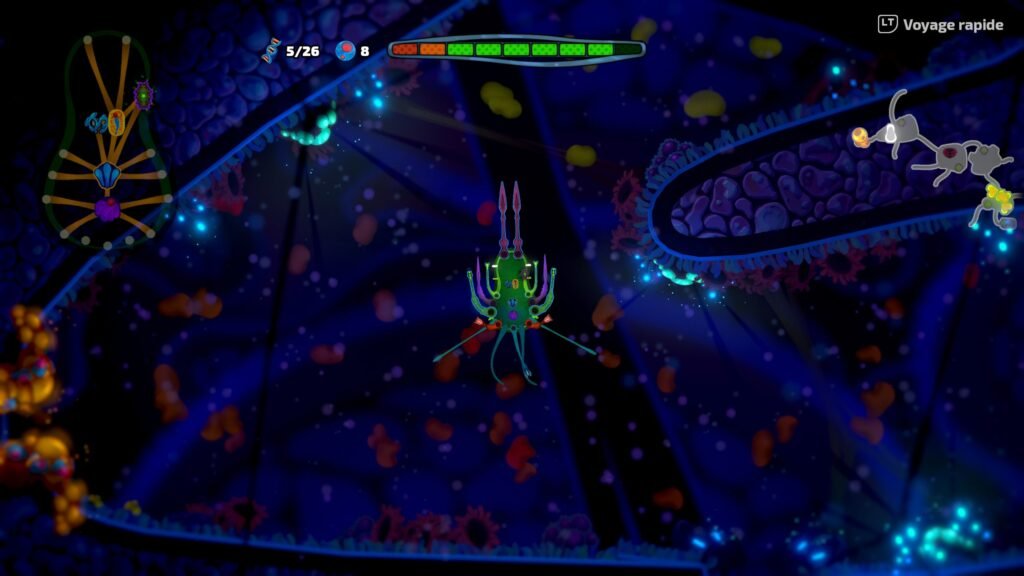
Task: Click the orange marker on the minimap
Action: coord(859,136)
